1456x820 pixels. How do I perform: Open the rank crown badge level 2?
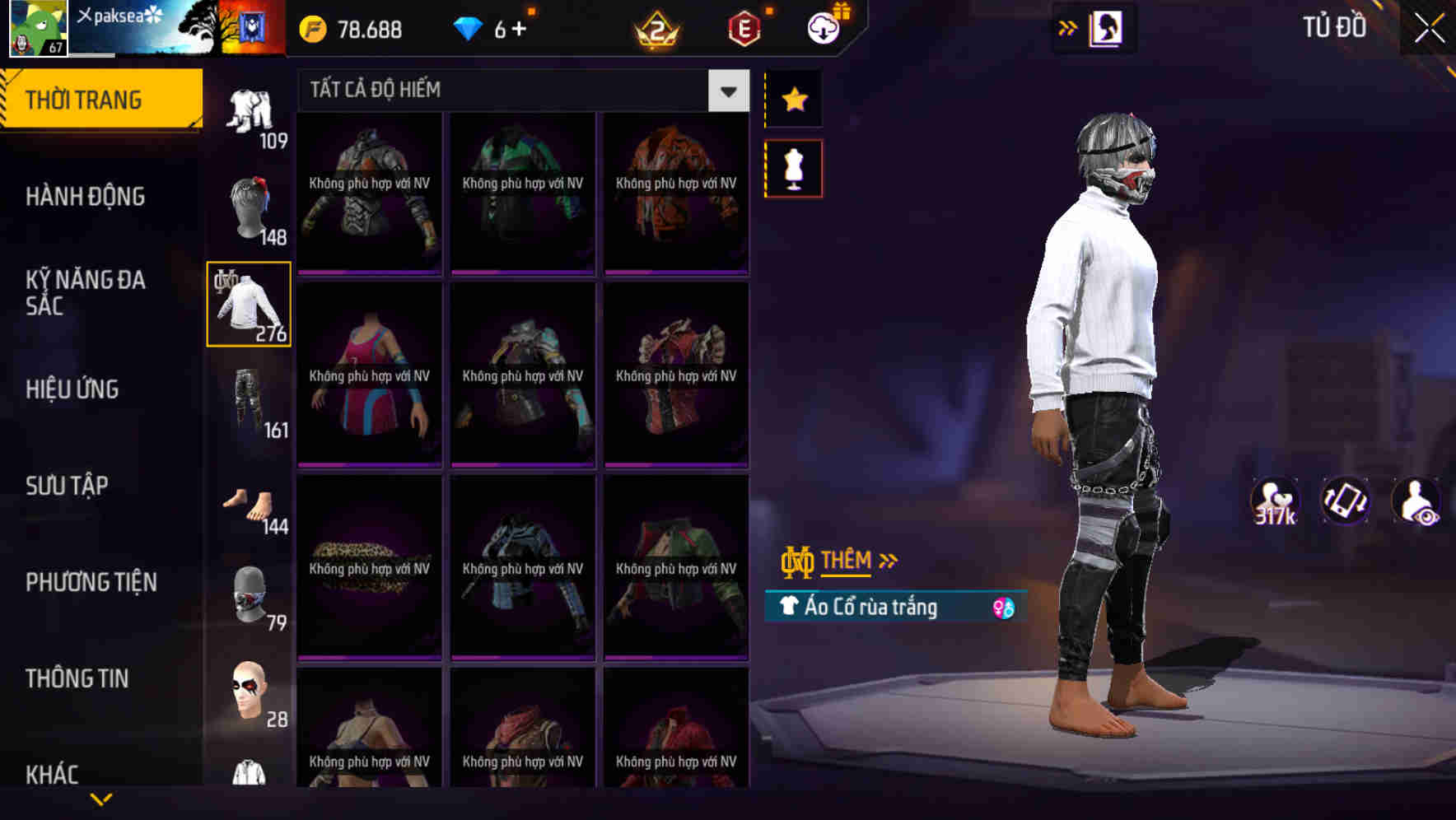click(655, 30)
